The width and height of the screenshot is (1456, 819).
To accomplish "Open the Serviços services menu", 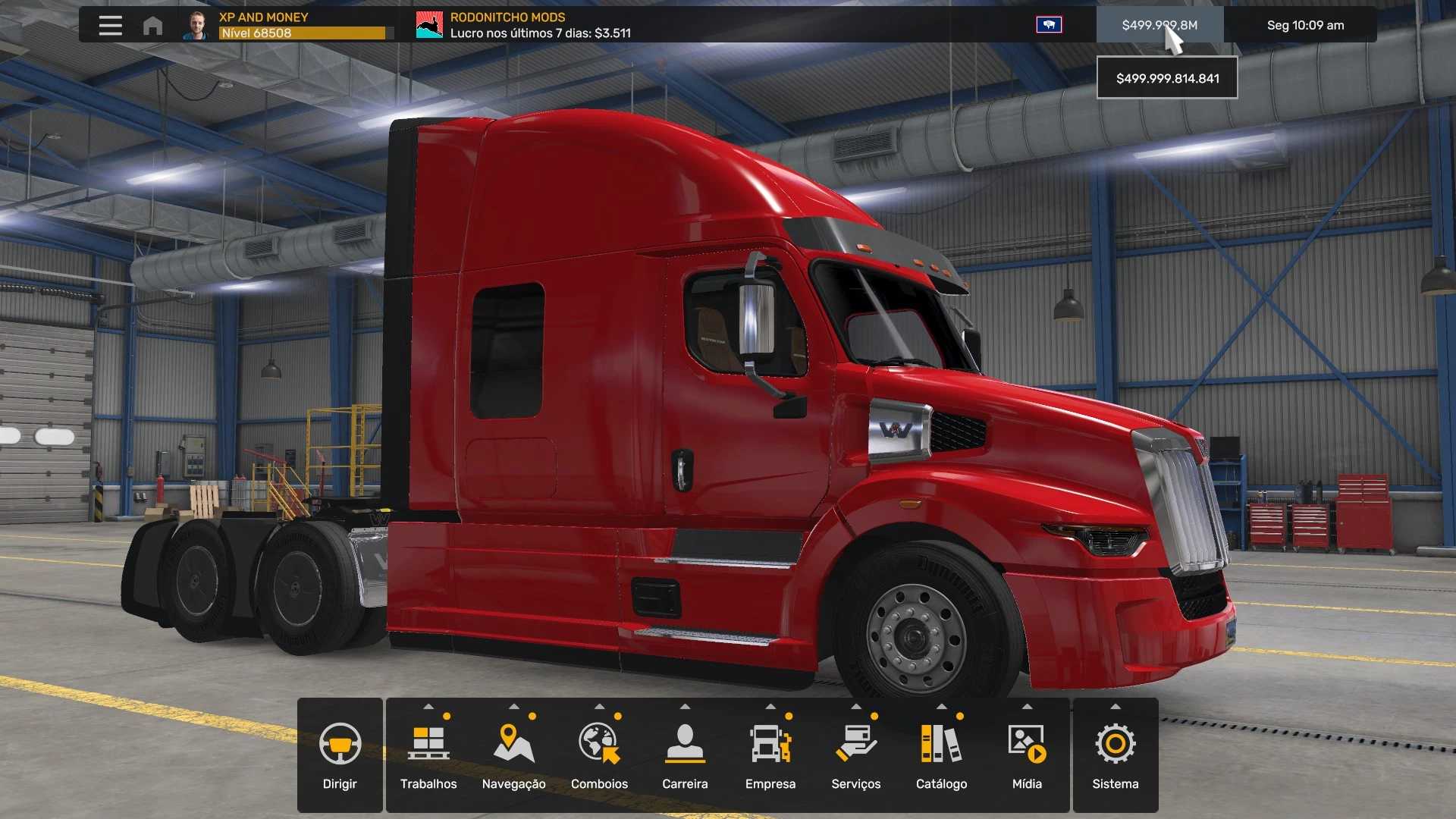I will [855, 755].
